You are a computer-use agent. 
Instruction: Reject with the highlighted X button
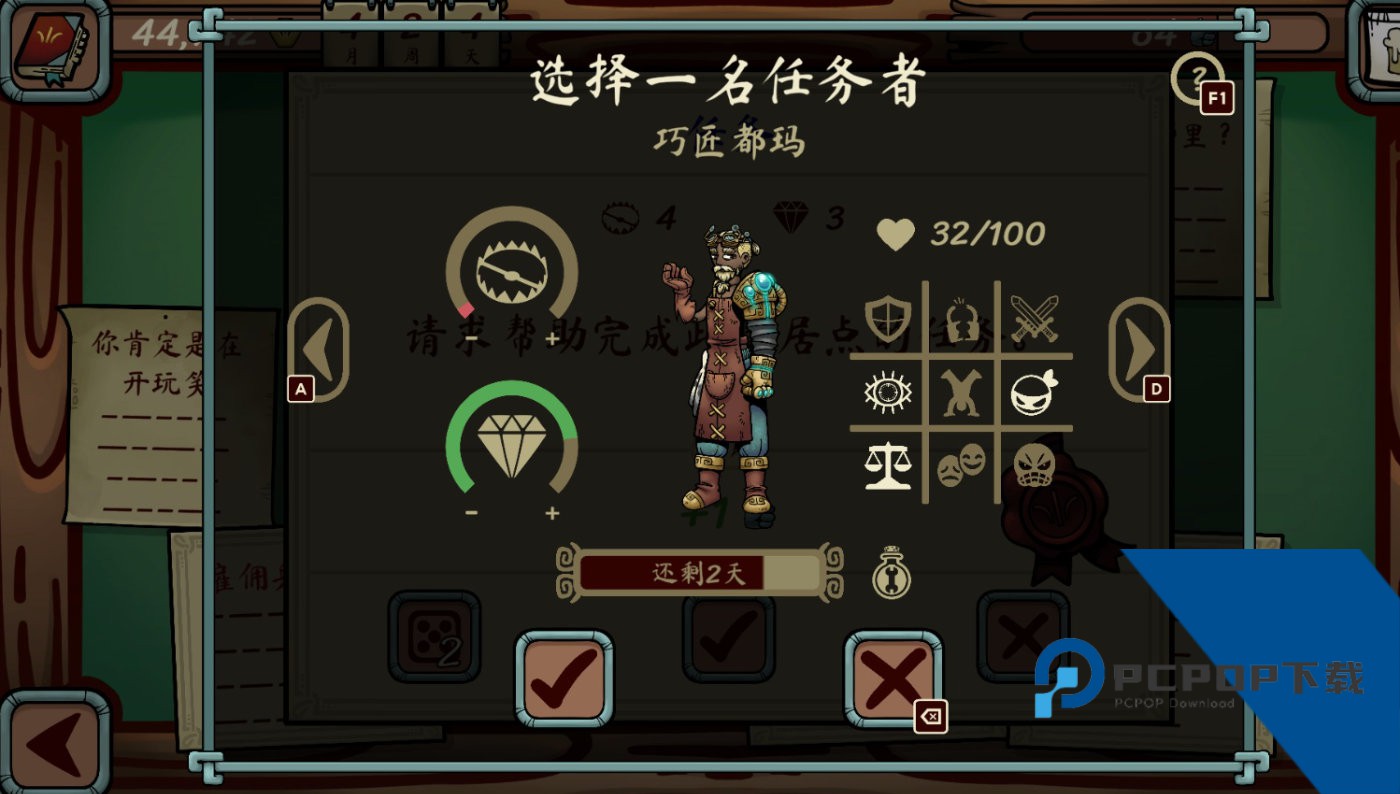(893, 680)
